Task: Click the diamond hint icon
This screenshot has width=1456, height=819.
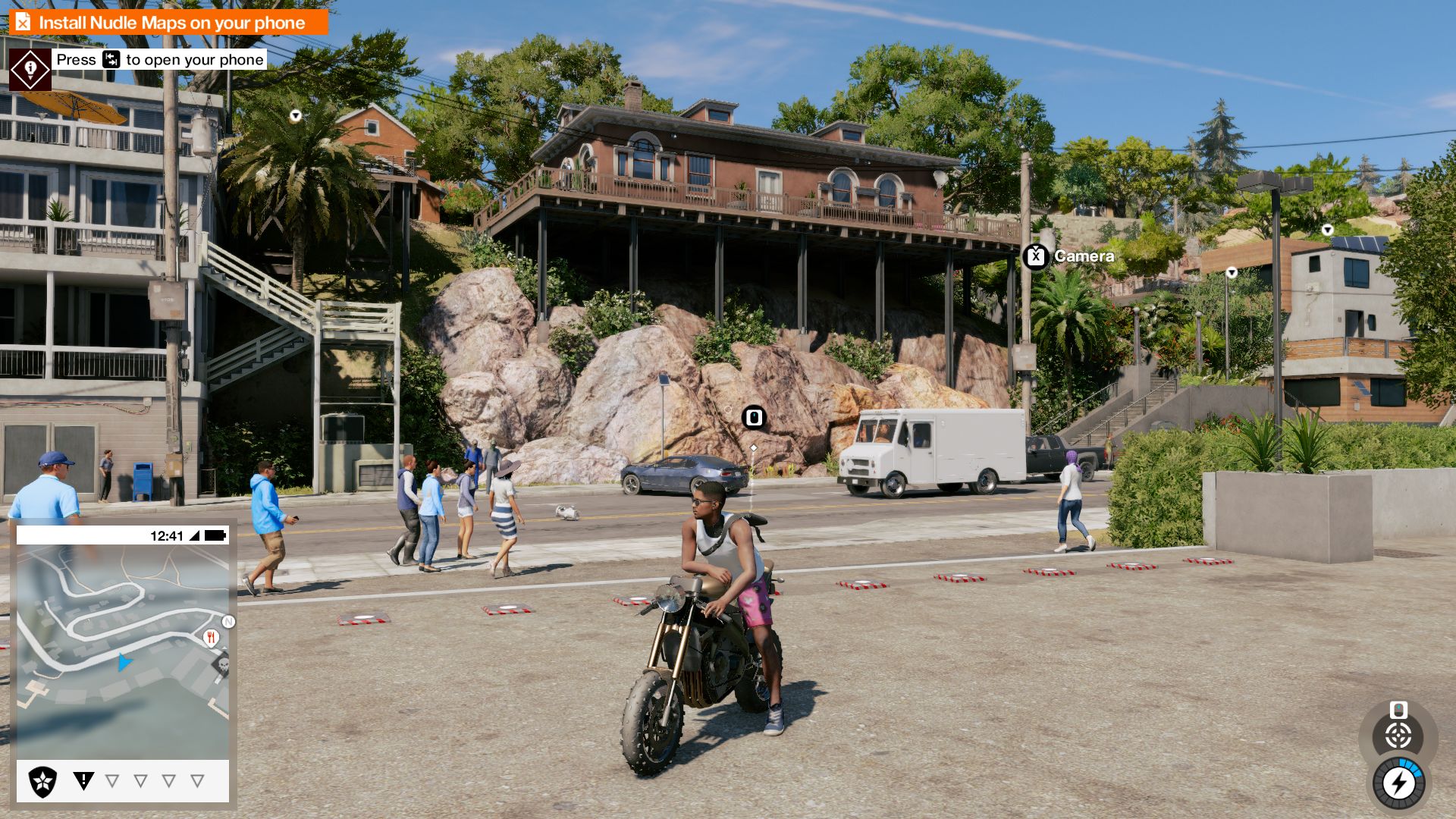Action: pyautogui.click(x=30, y=70)
